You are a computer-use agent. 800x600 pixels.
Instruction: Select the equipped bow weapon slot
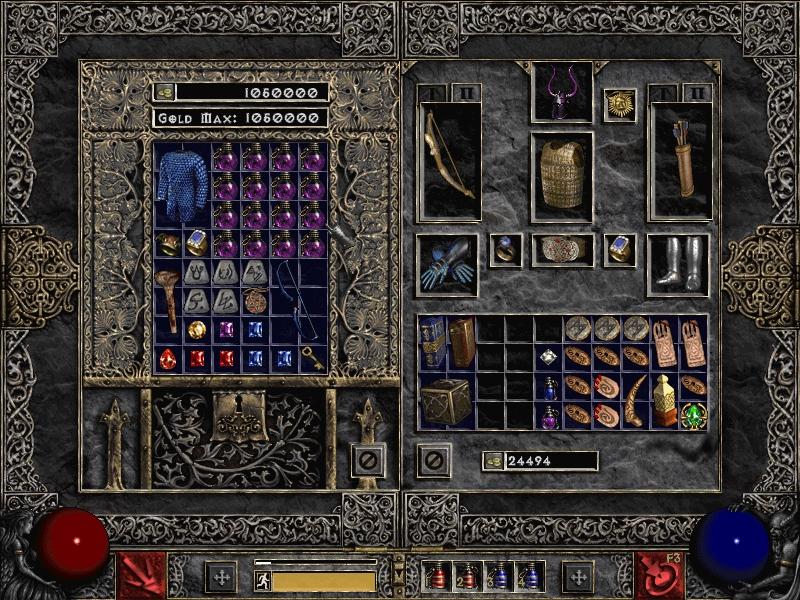pyautogui.click(x=449, y=160)
